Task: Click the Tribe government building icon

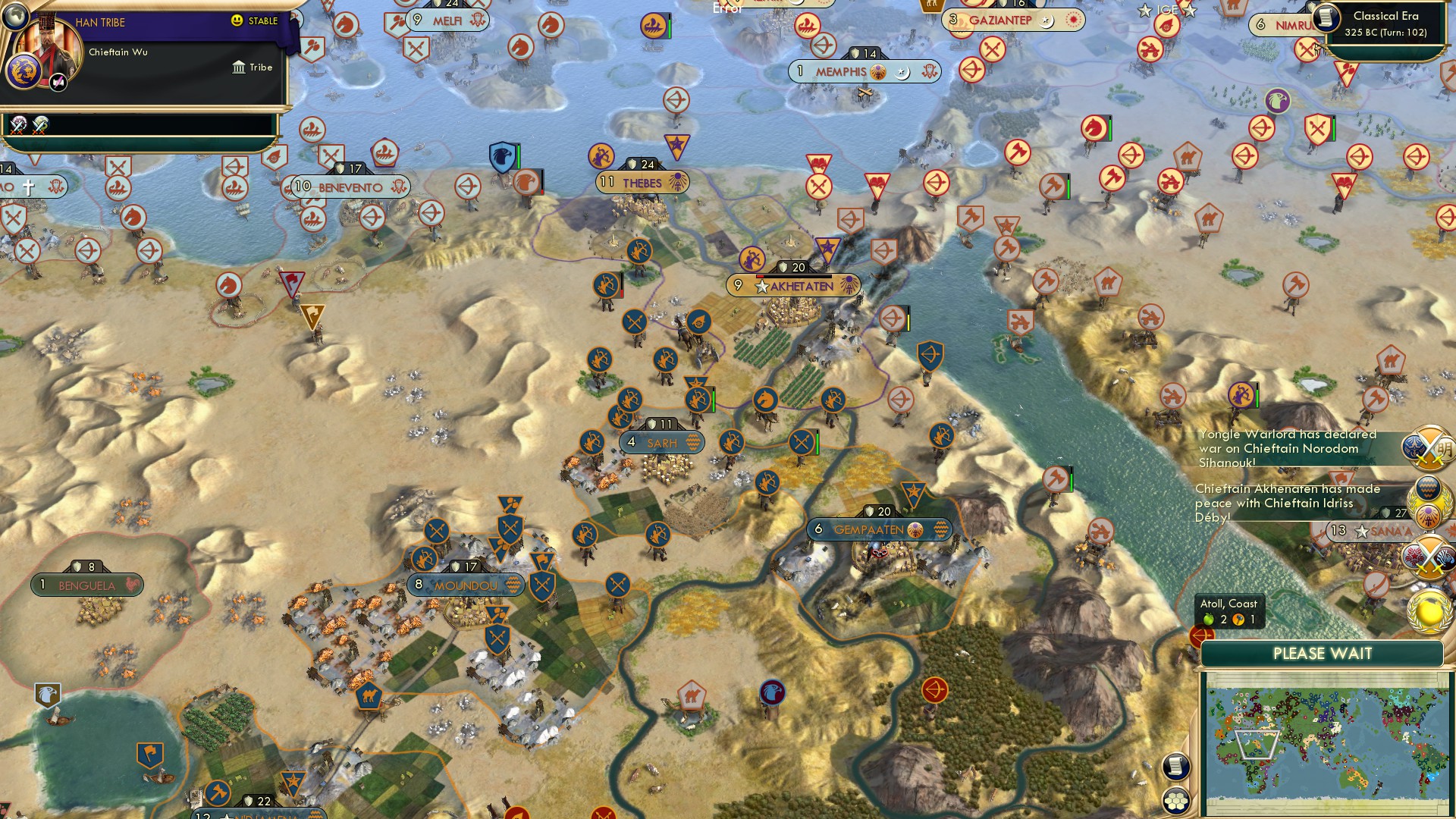Action: click(x=239, y=67)
